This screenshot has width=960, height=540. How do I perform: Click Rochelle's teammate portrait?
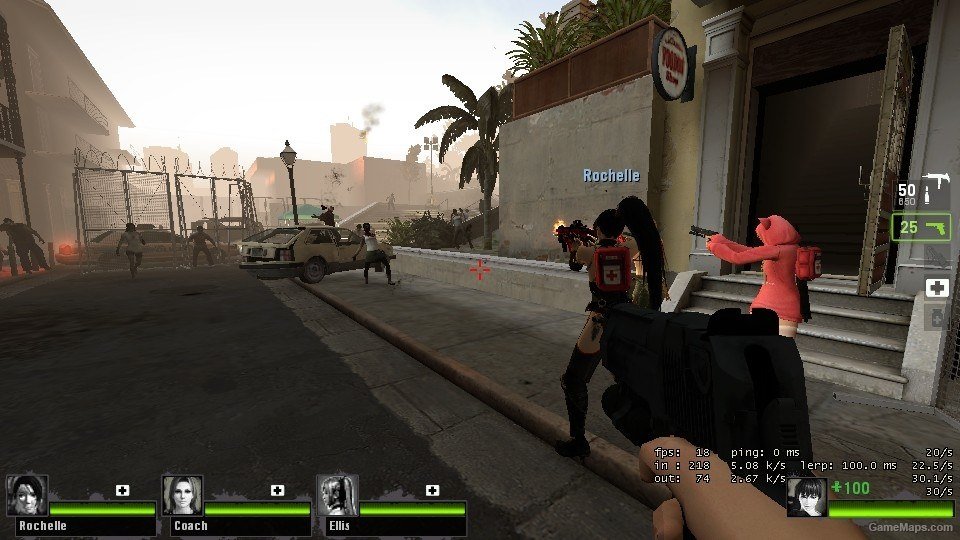pos(27,495)
